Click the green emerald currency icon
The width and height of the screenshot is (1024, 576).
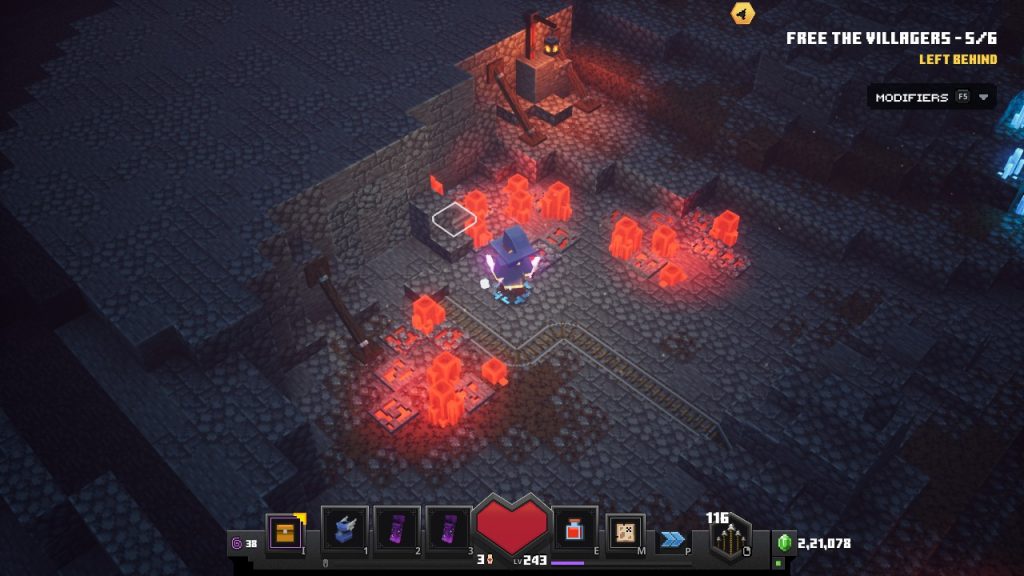pos(784,543)
